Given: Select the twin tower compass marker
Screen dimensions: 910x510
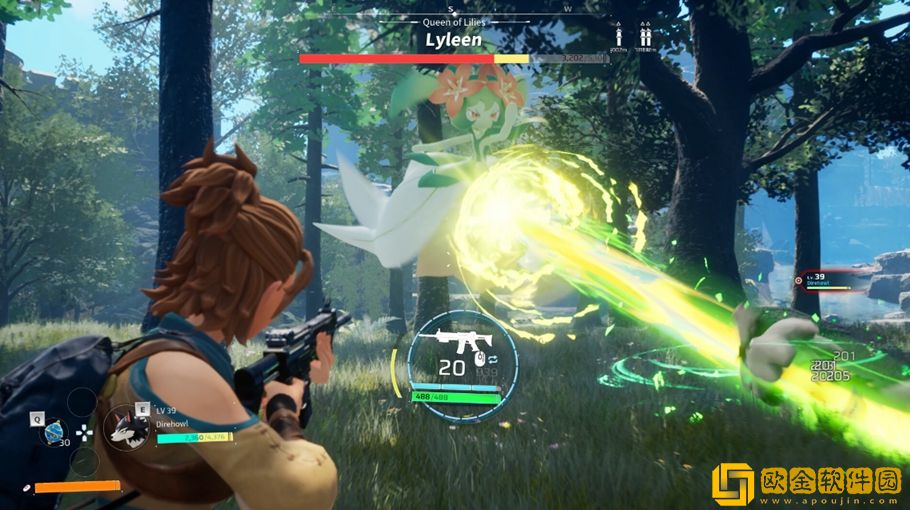Looking at the screenshot, I should tap(646, 37).
